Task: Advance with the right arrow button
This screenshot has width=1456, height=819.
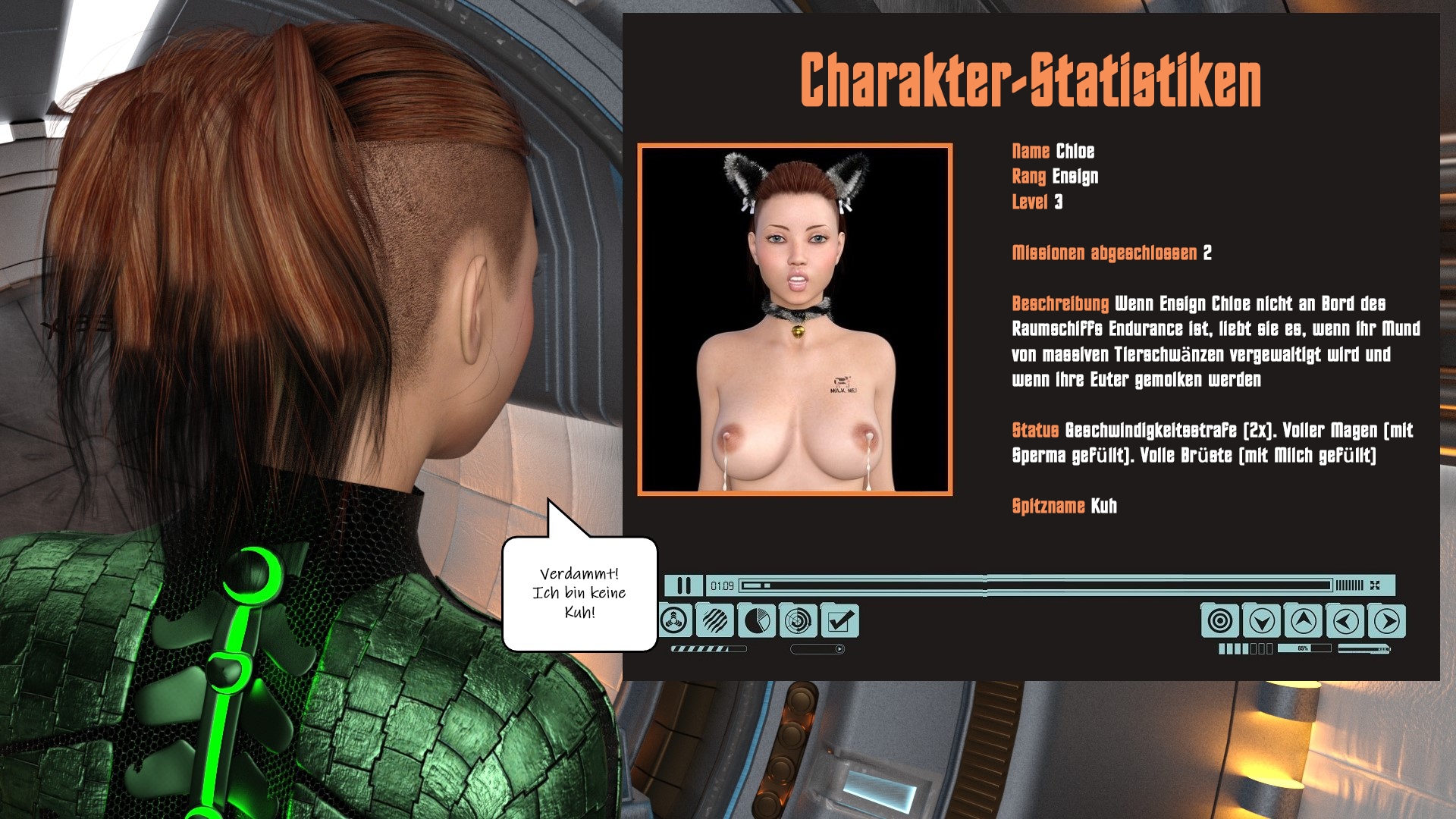Action: click(x=1387, y=621)
